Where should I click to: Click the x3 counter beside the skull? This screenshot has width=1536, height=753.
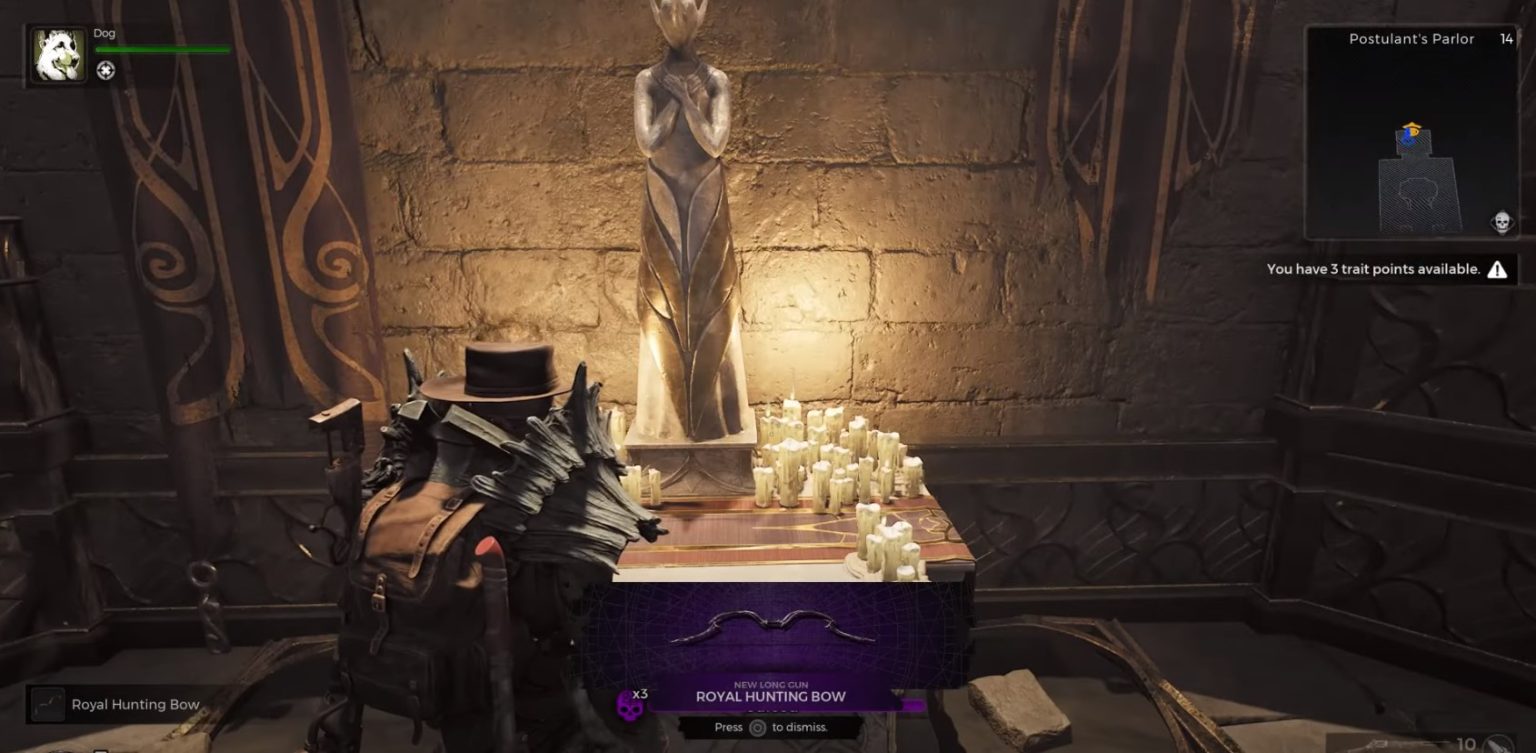pyautogui.click(x=639, y=693)
